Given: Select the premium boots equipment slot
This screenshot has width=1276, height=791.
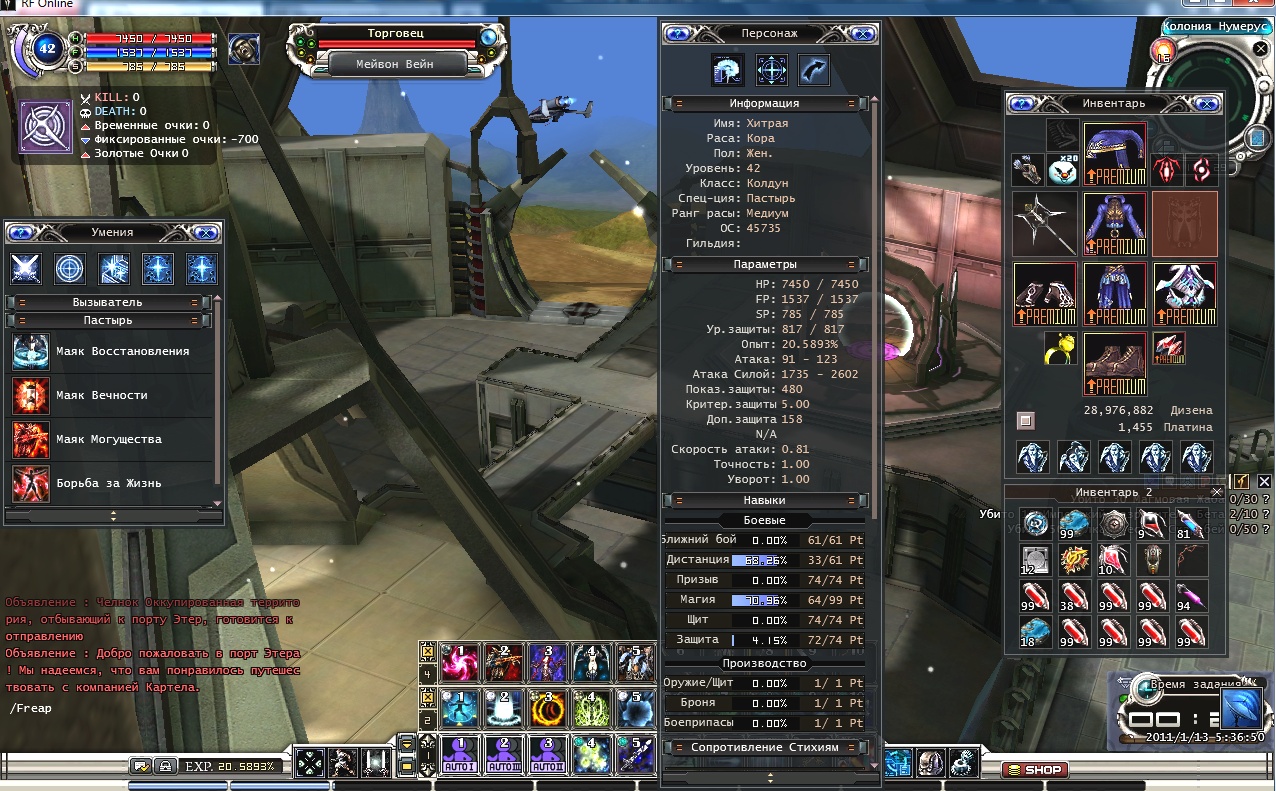Looking at the screenshot, I should coord(1115,363).
